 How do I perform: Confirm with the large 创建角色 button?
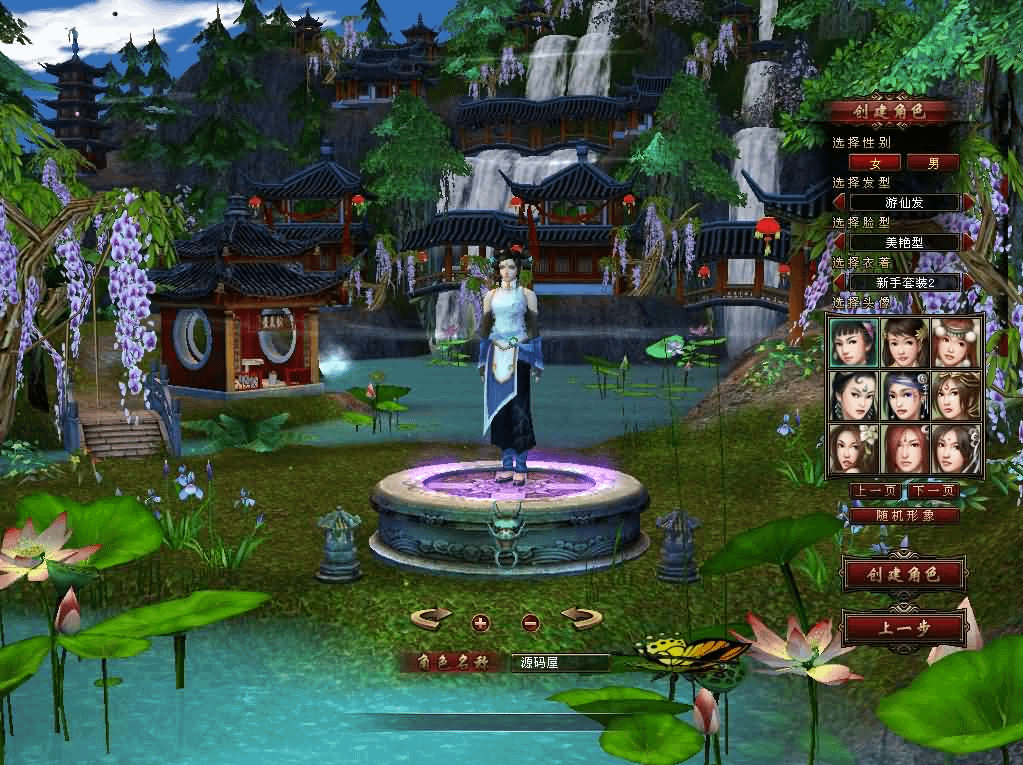[905, 574]
